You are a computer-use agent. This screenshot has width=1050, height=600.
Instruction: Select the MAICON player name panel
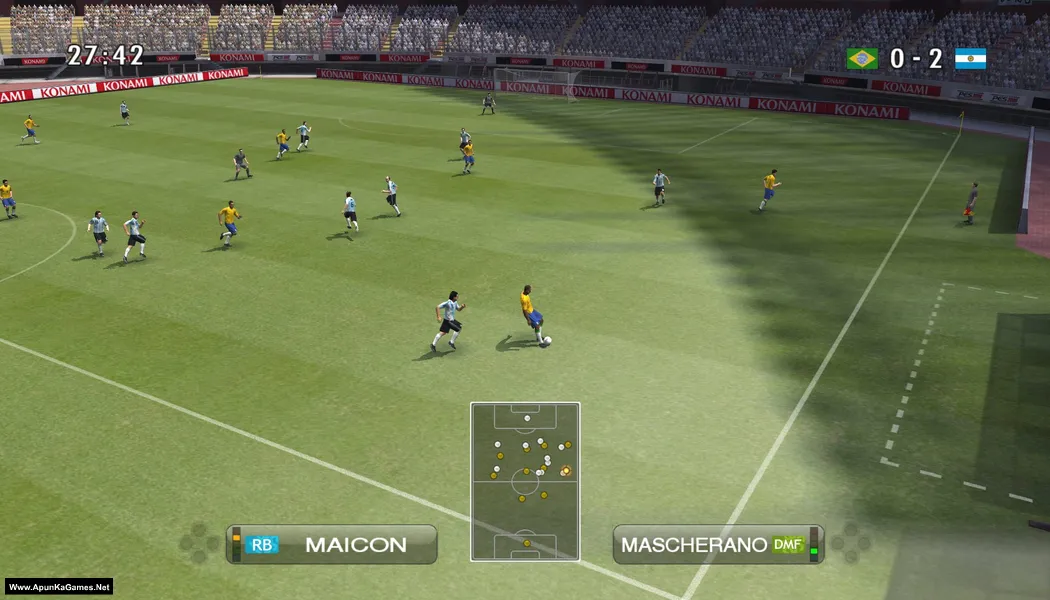pos(332,545)
